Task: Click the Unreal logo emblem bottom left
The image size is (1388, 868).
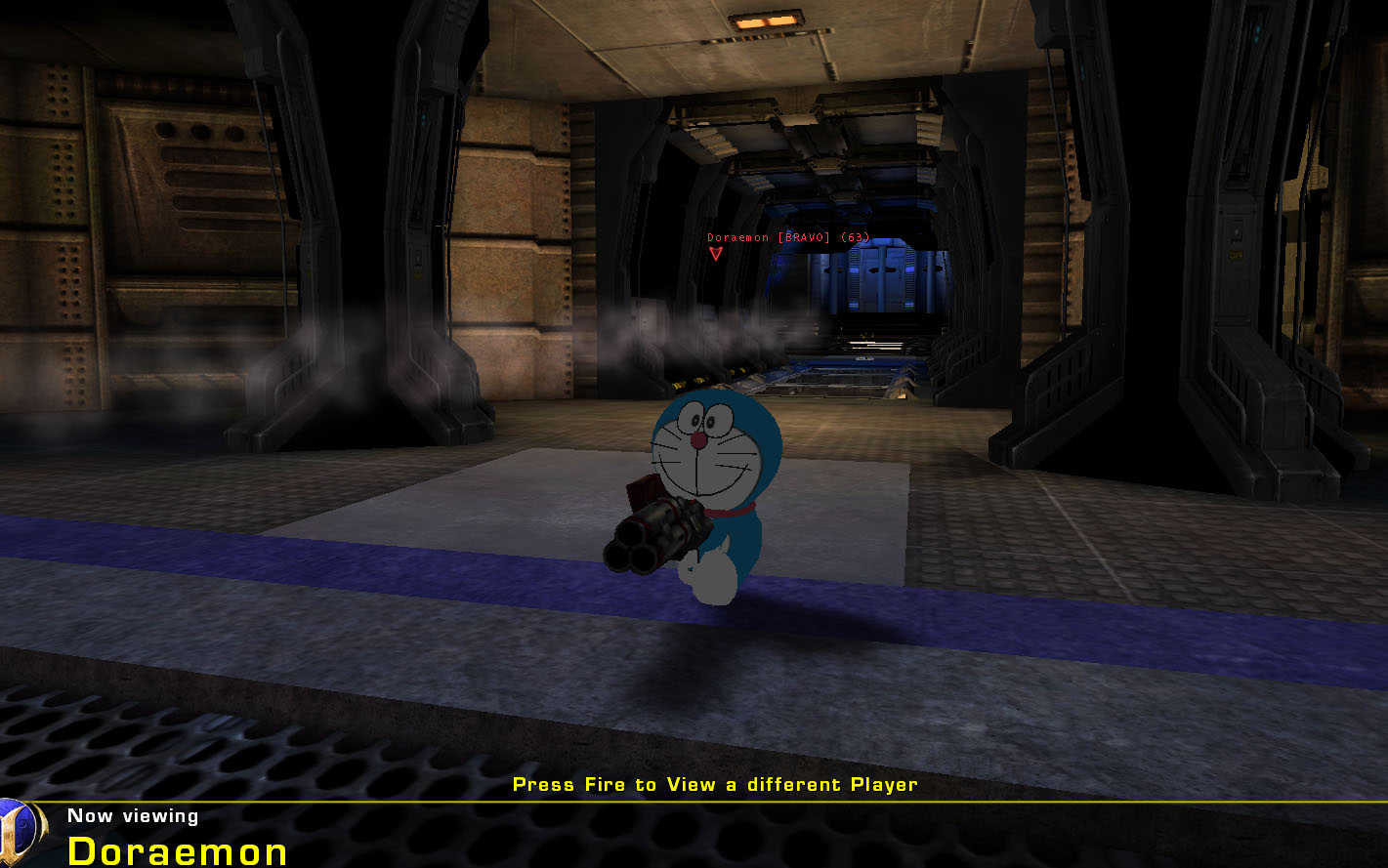Action: [20, 837]
